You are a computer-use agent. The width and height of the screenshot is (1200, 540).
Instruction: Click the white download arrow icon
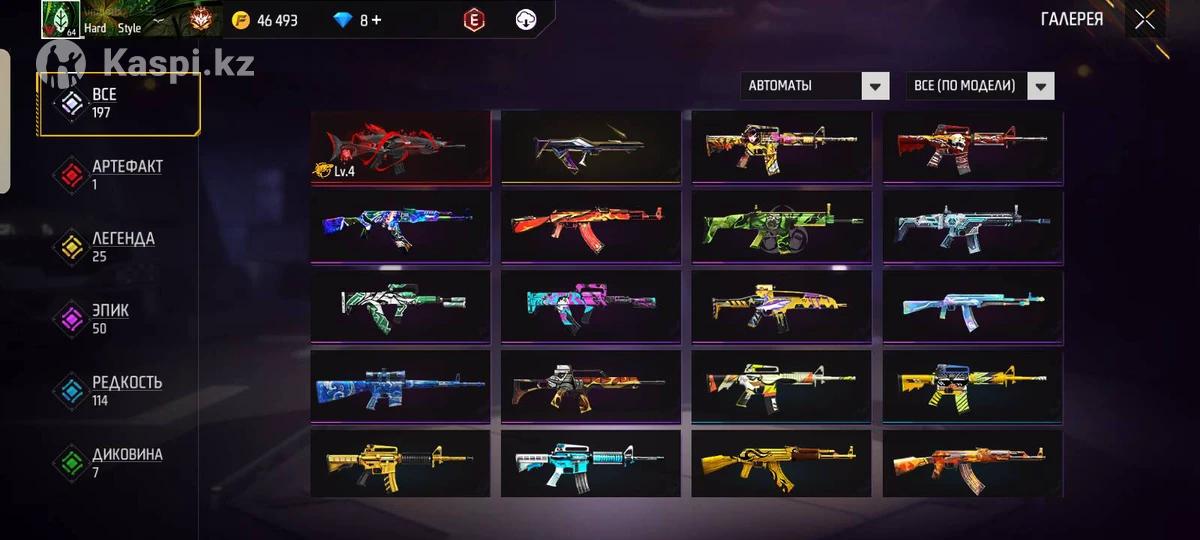click(x=526, y=20)
